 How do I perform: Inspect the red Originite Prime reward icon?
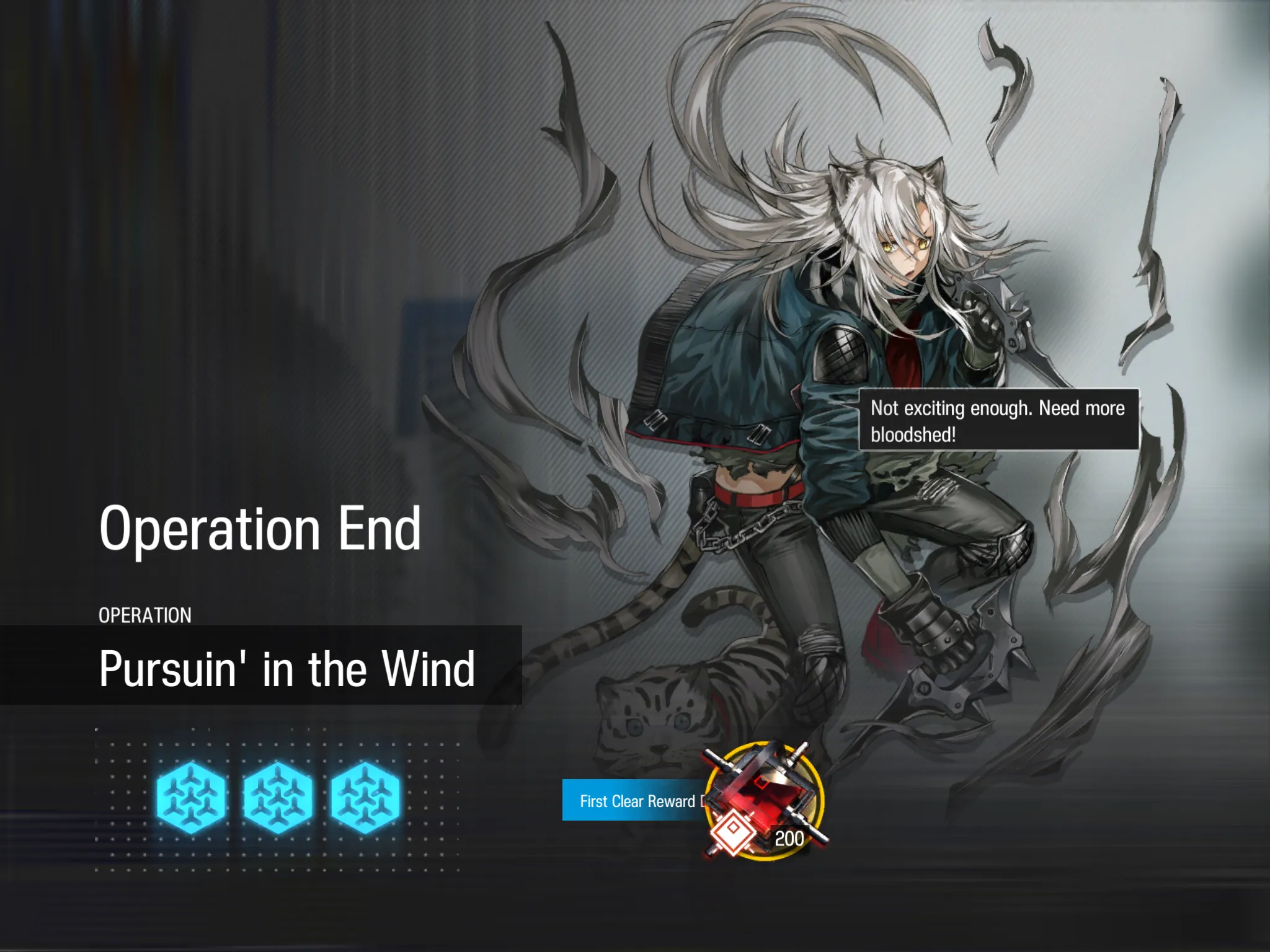click(x=765, y=799)
